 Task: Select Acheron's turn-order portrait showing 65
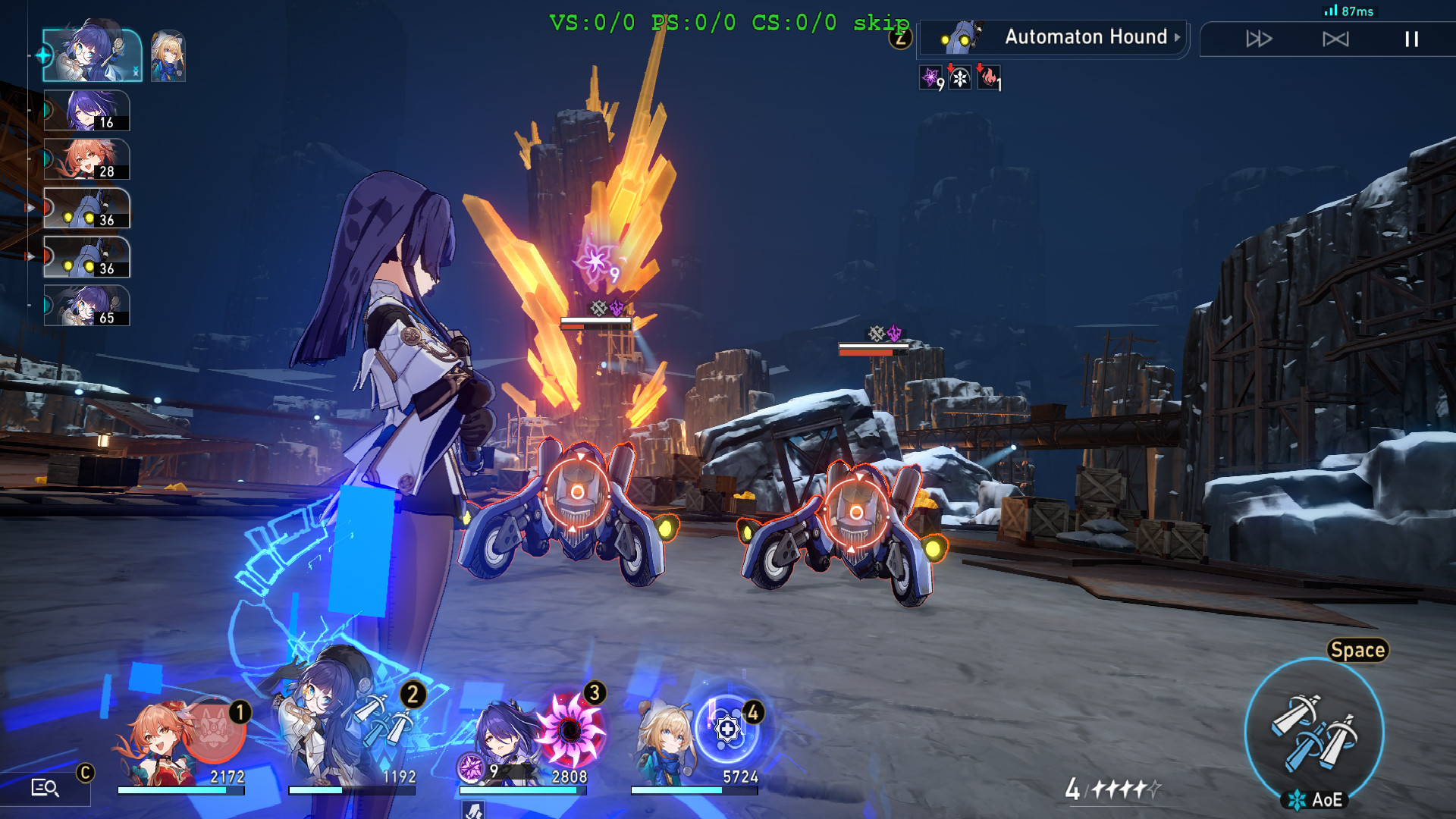tap(86, 306)
